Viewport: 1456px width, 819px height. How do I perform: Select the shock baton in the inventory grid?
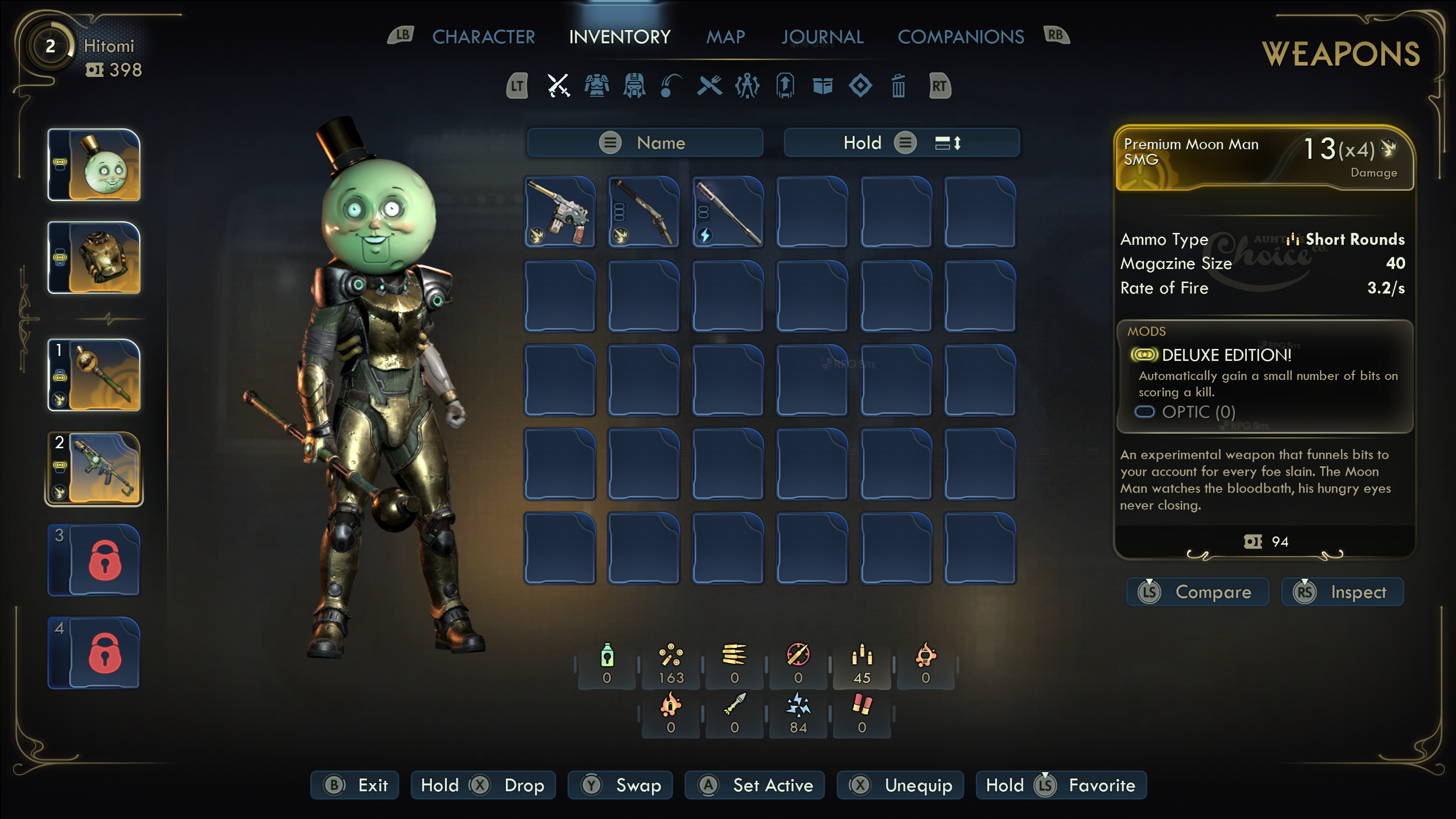tap(728, 212)
